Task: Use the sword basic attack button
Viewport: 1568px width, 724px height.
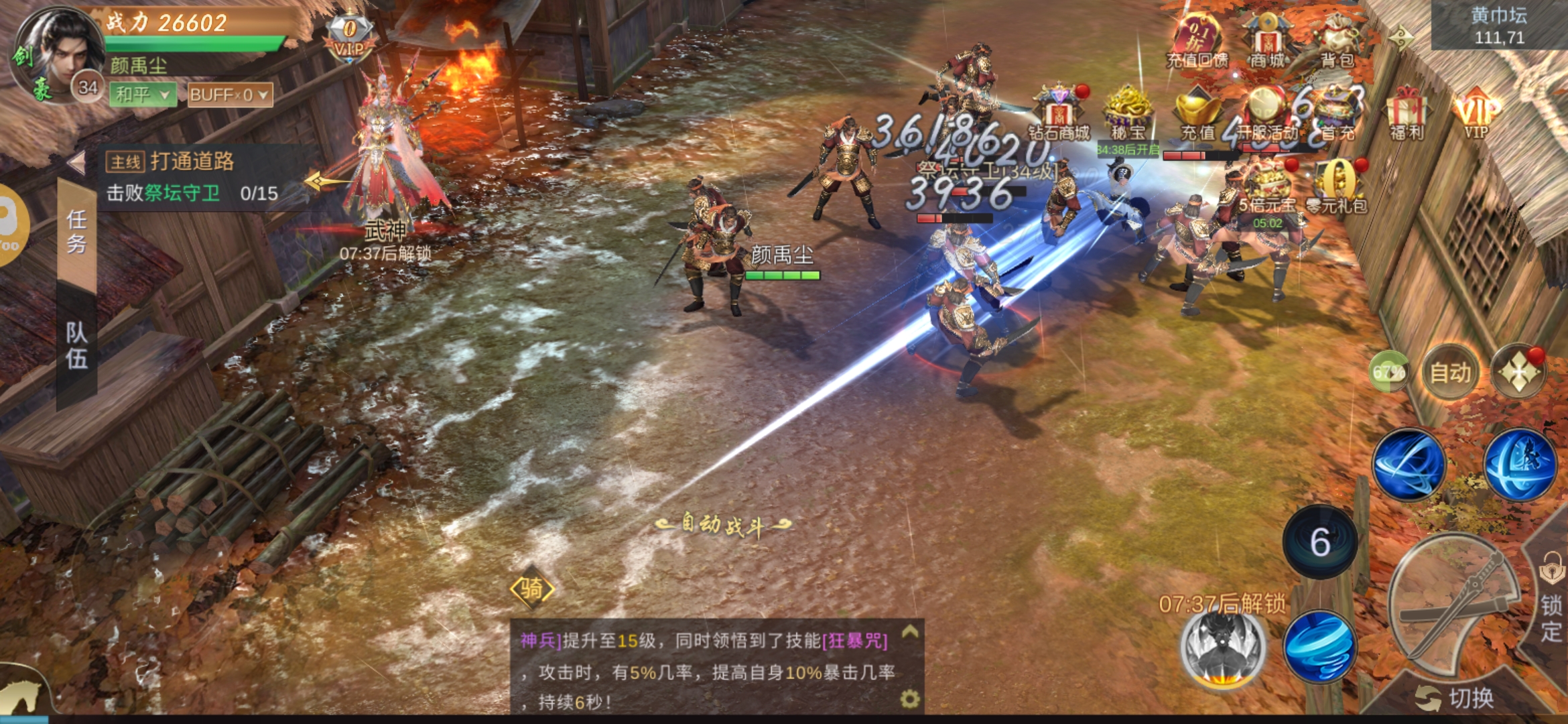Action: tap(1454, 603)
